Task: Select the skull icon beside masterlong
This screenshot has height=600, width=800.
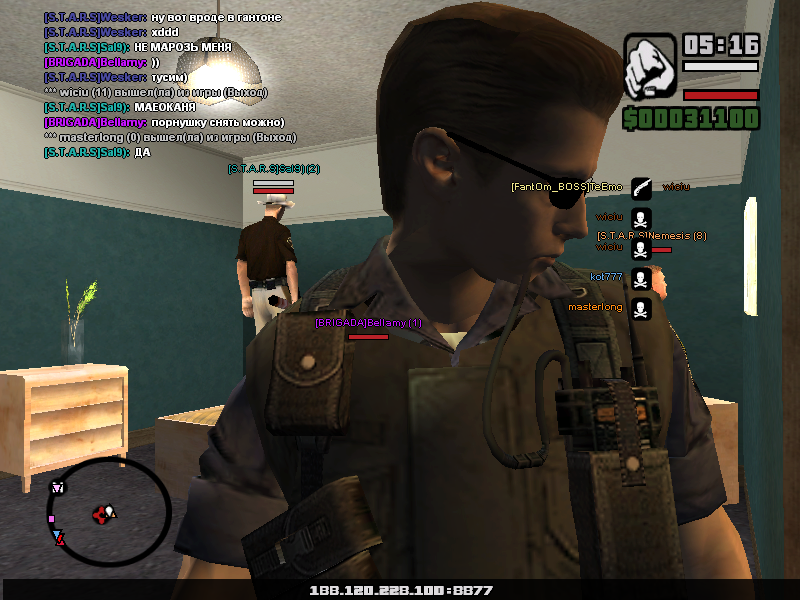Action: (x=641, y=308)
